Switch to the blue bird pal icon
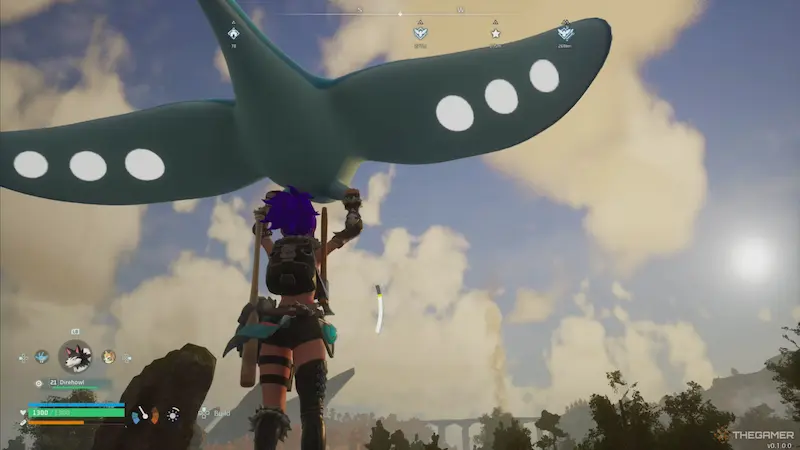The width and height of the screenshot is (800, 450). [x=42, y=356]
